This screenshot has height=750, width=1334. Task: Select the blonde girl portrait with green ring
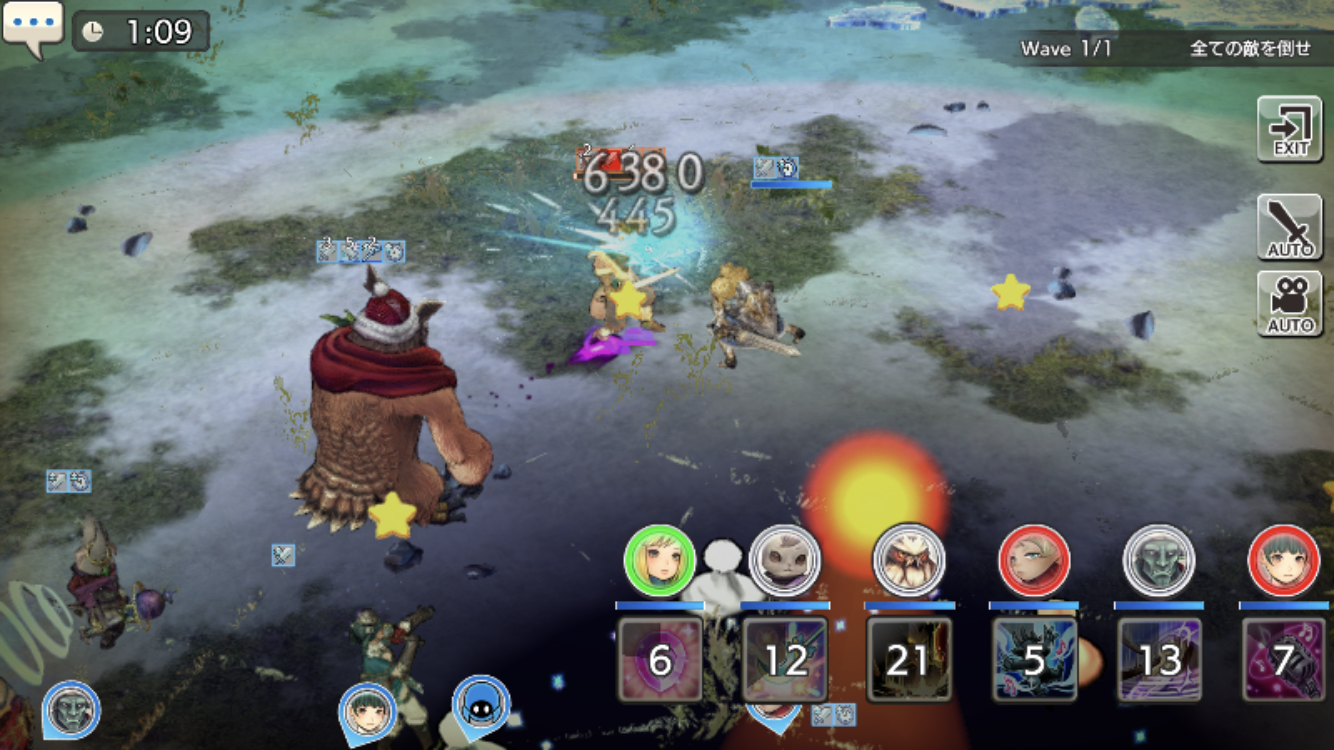[659, 562]
